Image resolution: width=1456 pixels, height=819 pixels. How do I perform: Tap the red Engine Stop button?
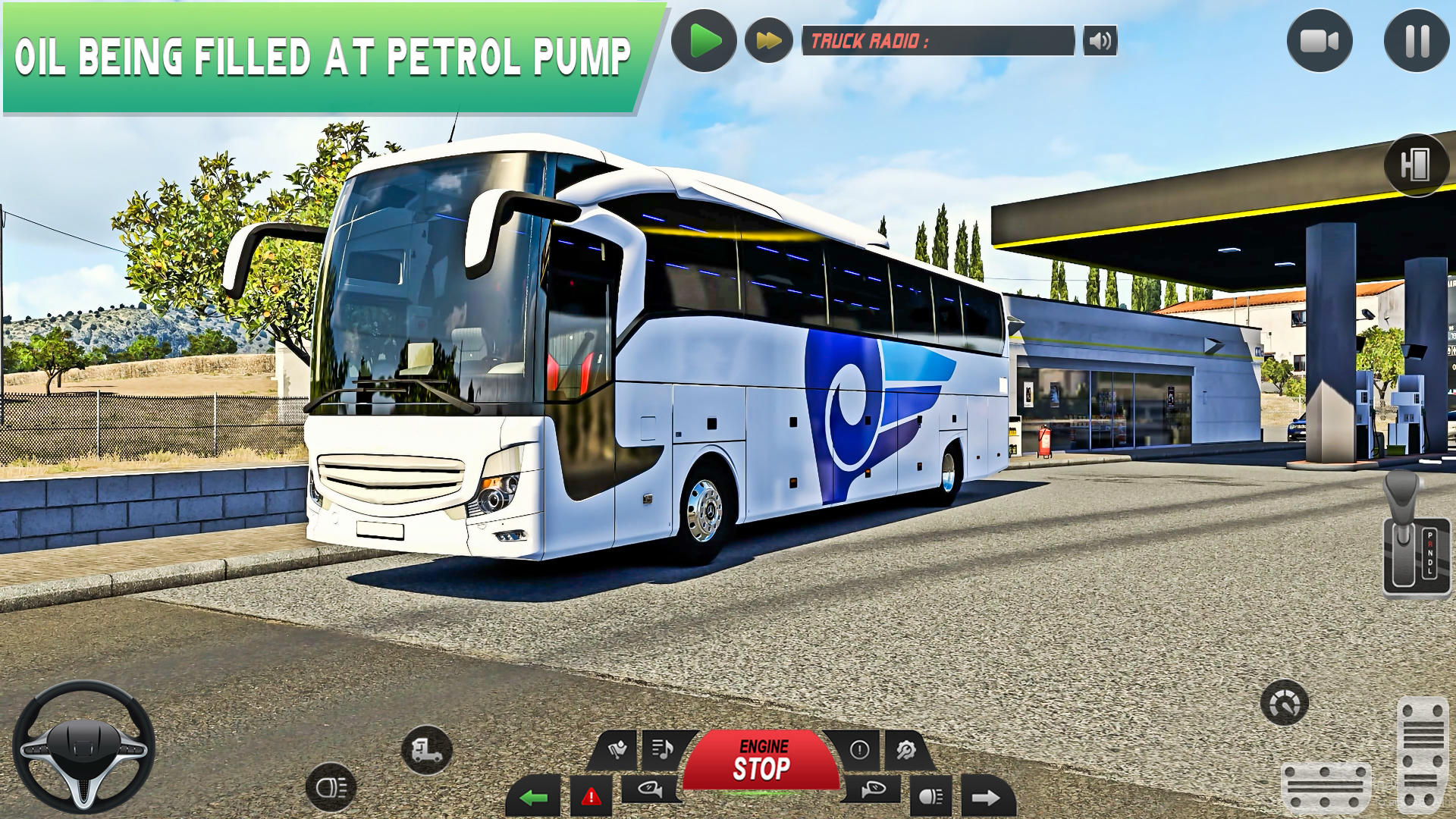761,761
